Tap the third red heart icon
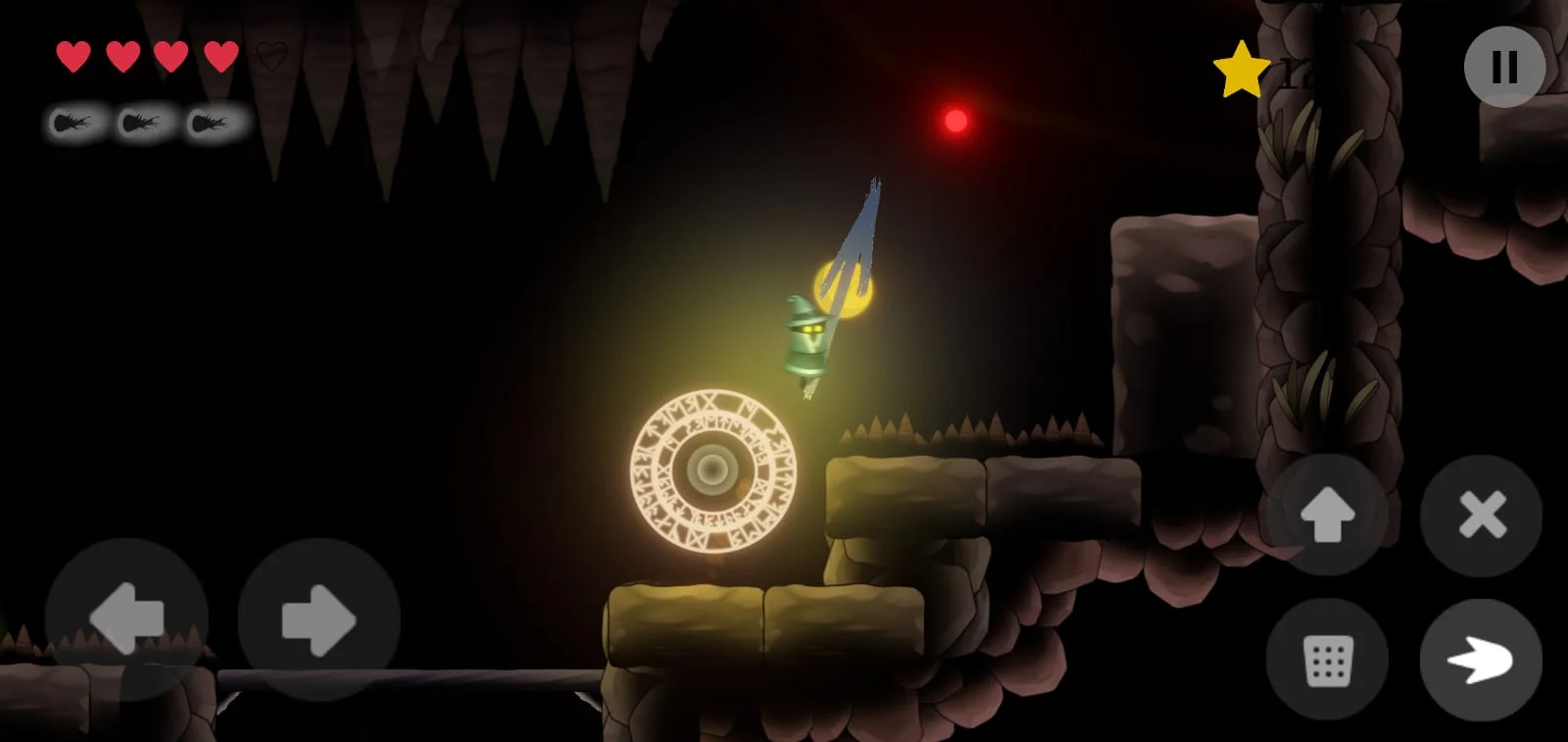 tap(171, 56)
